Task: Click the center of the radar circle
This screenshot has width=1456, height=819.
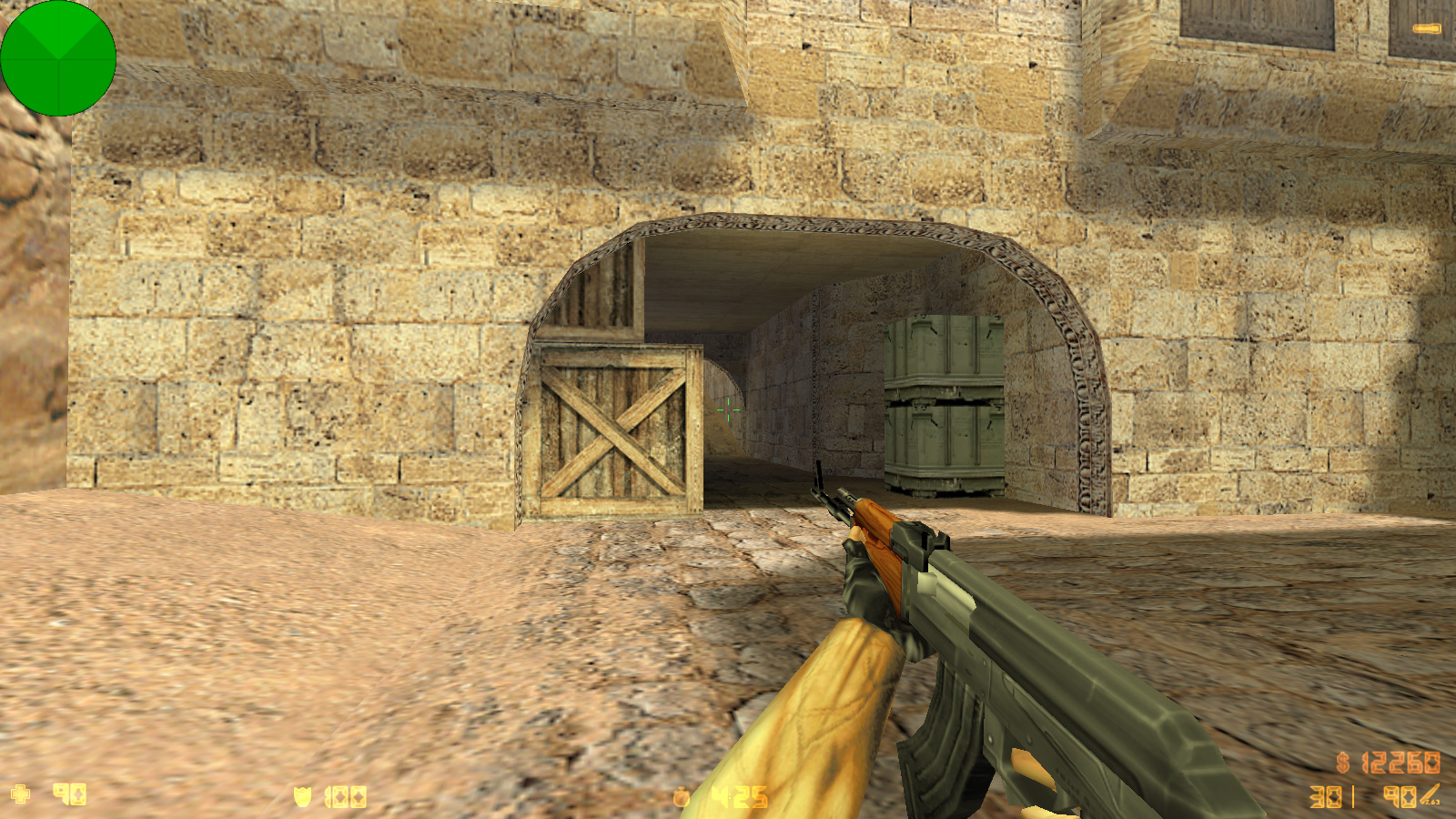Action: (59, 59)
